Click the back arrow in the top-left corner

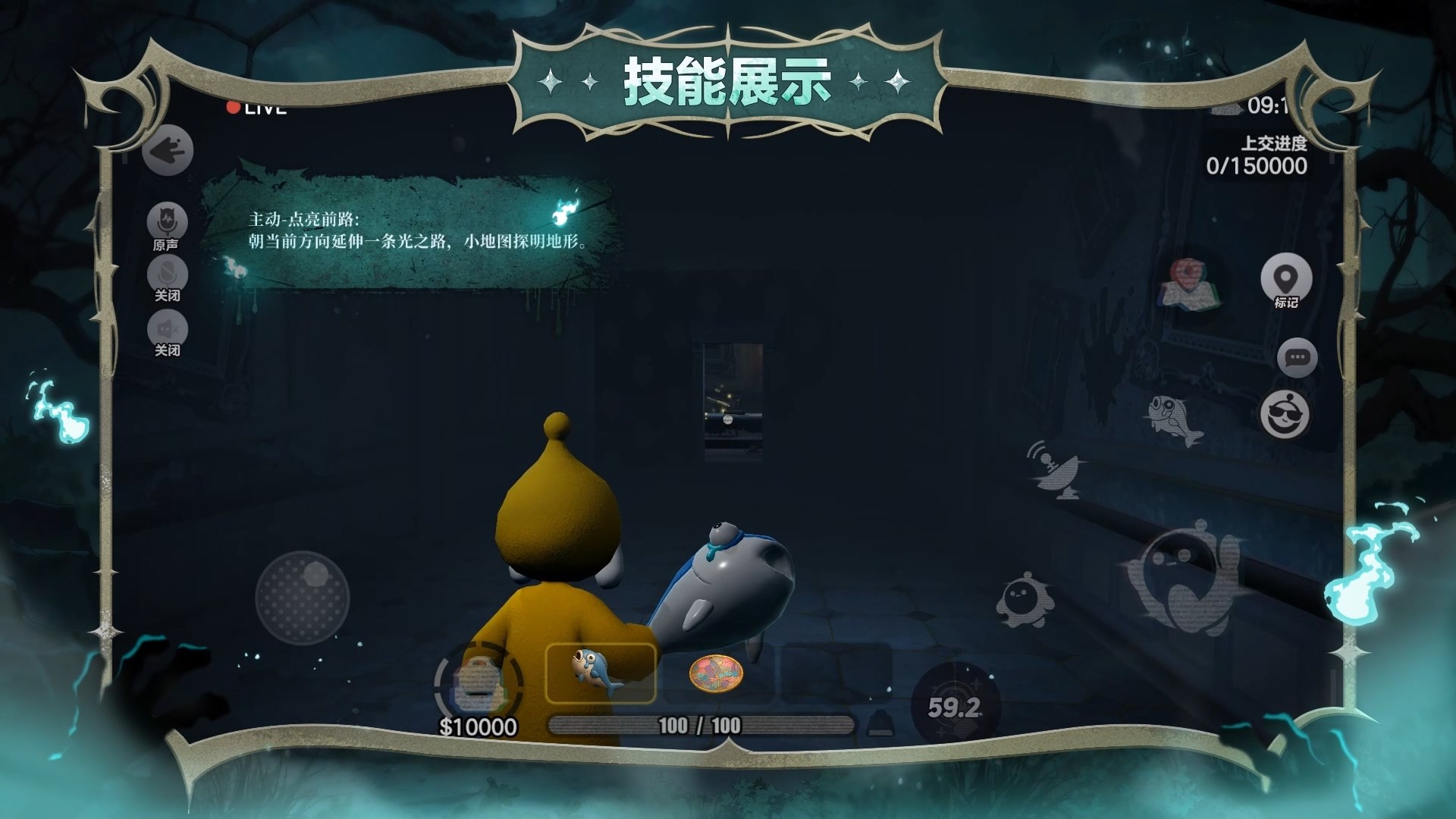tap(168, 150)
